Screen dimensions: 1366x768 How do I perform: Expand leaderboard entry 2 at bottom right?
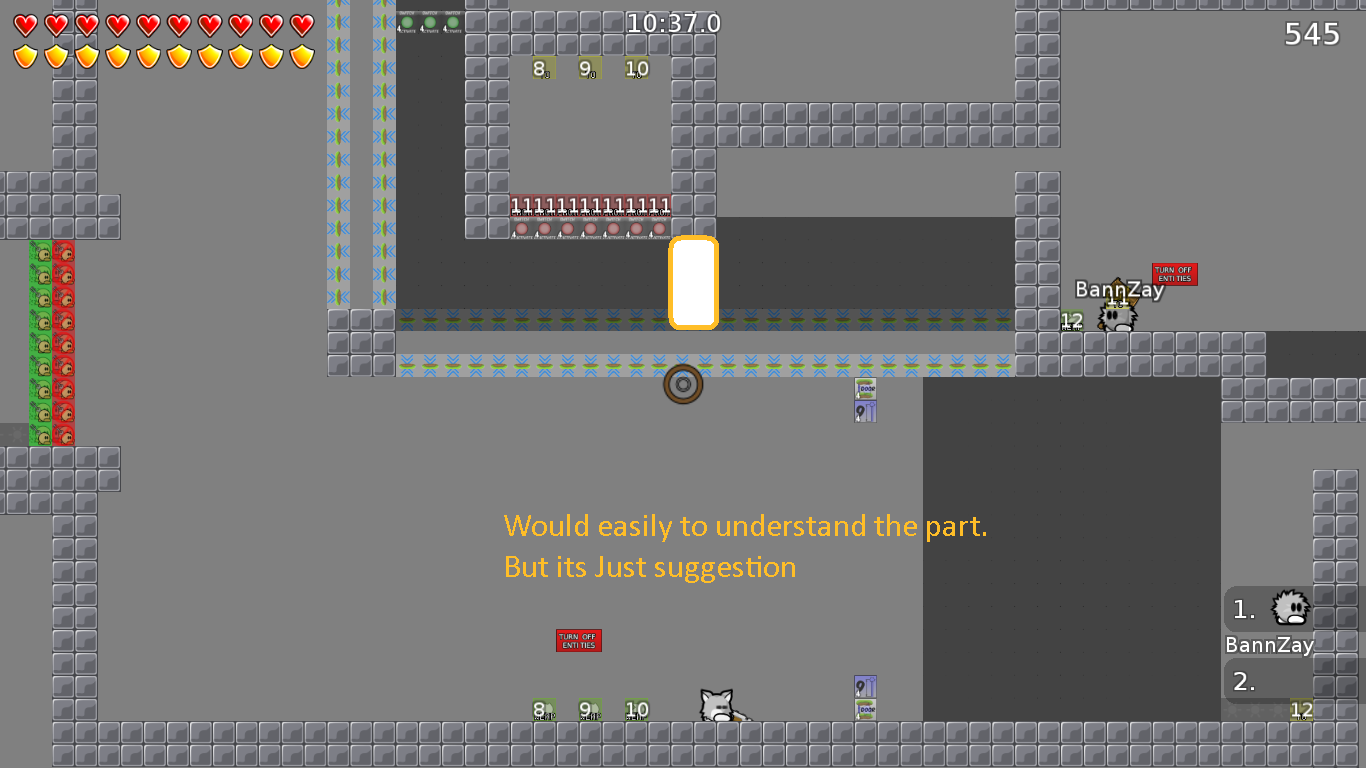[1243, 681]
